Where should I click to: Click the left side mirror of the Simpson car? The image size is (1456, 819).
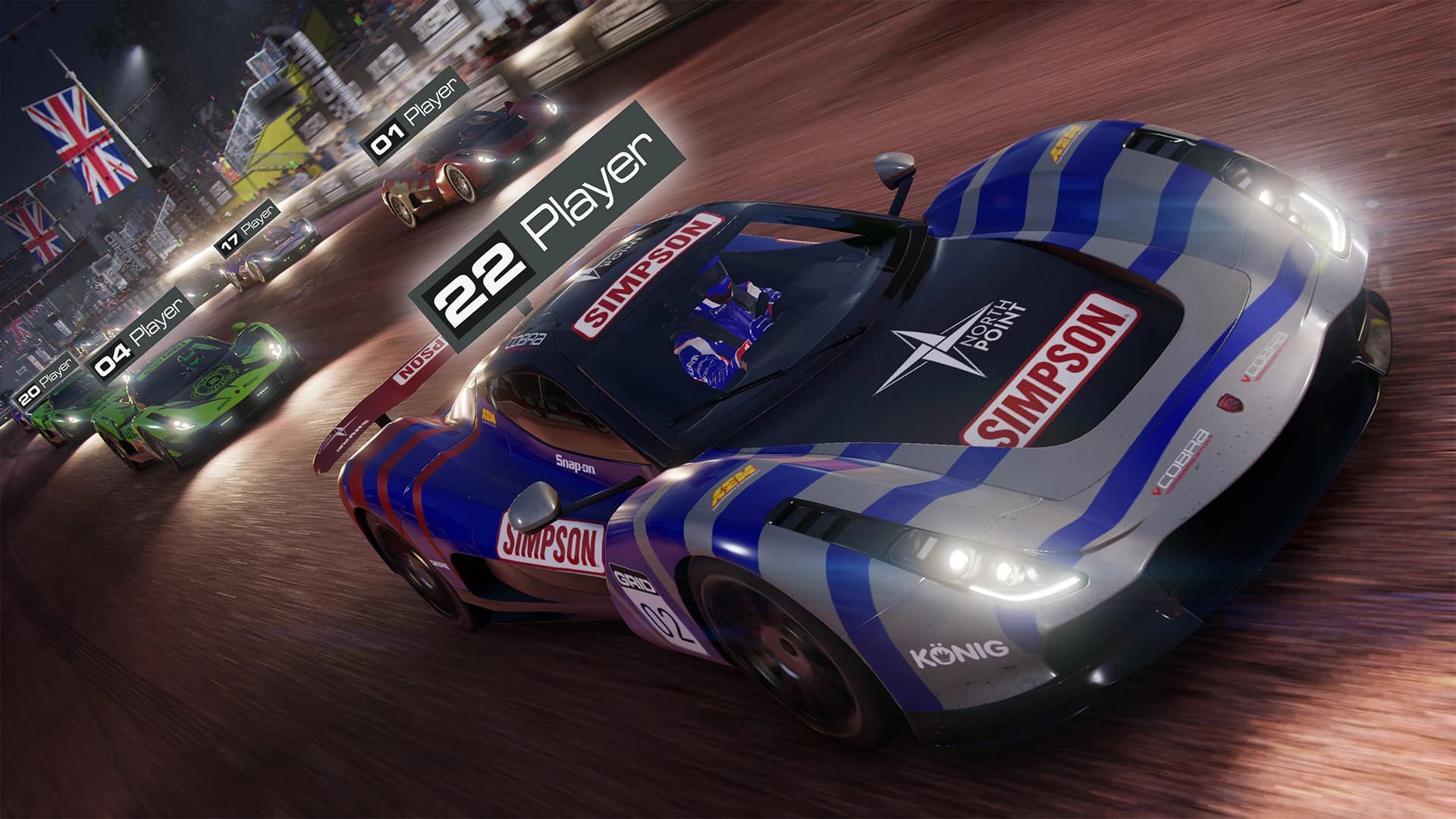point(535,504)
